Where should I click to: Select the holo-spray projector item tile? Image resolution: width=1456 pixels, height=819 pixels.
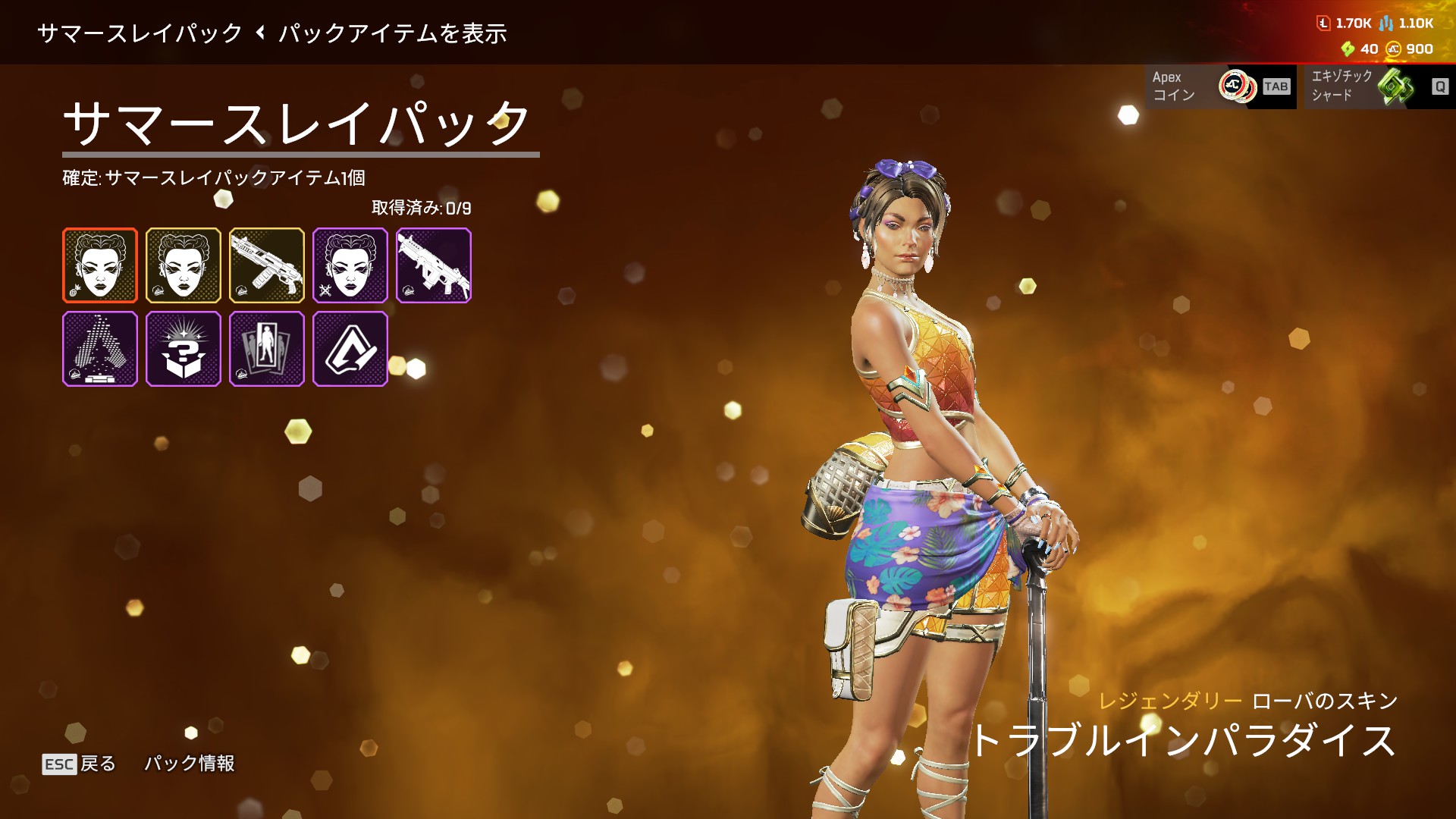point(100,349)
